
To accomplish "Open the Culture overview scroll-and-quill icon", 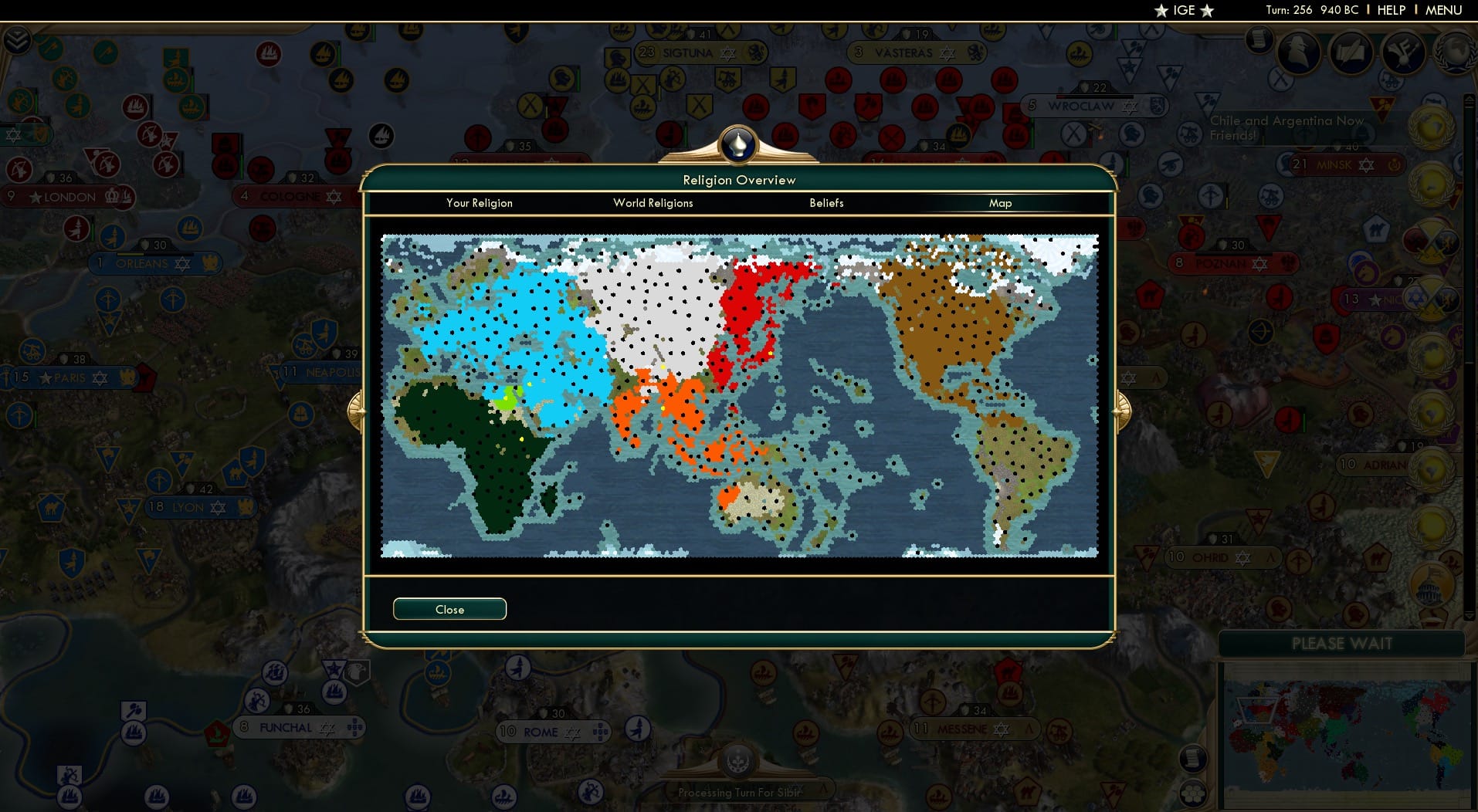I will coord(1351,54).
